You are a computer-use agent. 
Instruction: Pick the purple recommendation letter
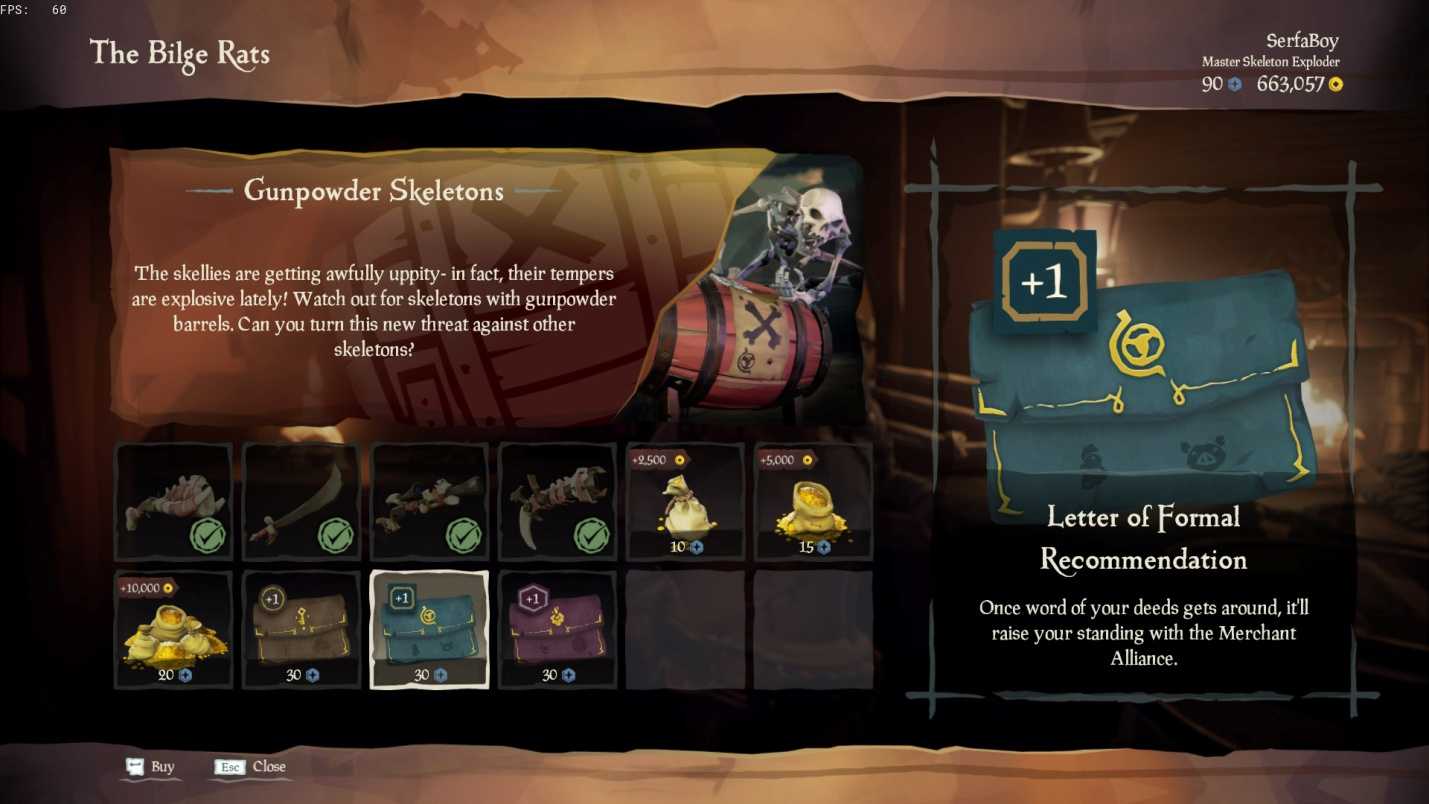558,630
